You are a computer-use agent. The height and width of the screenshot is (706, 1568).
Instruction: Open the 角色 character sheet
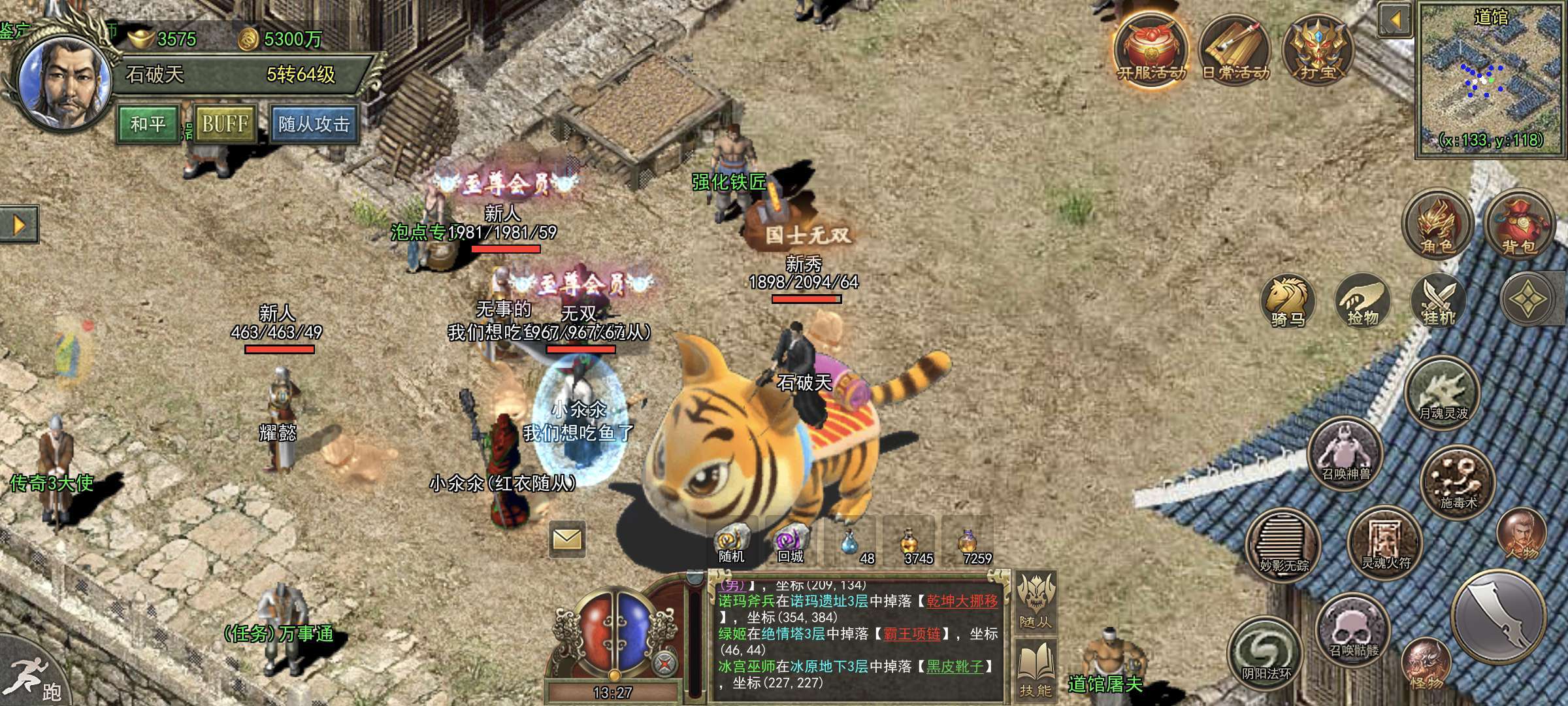(1437, 226)
